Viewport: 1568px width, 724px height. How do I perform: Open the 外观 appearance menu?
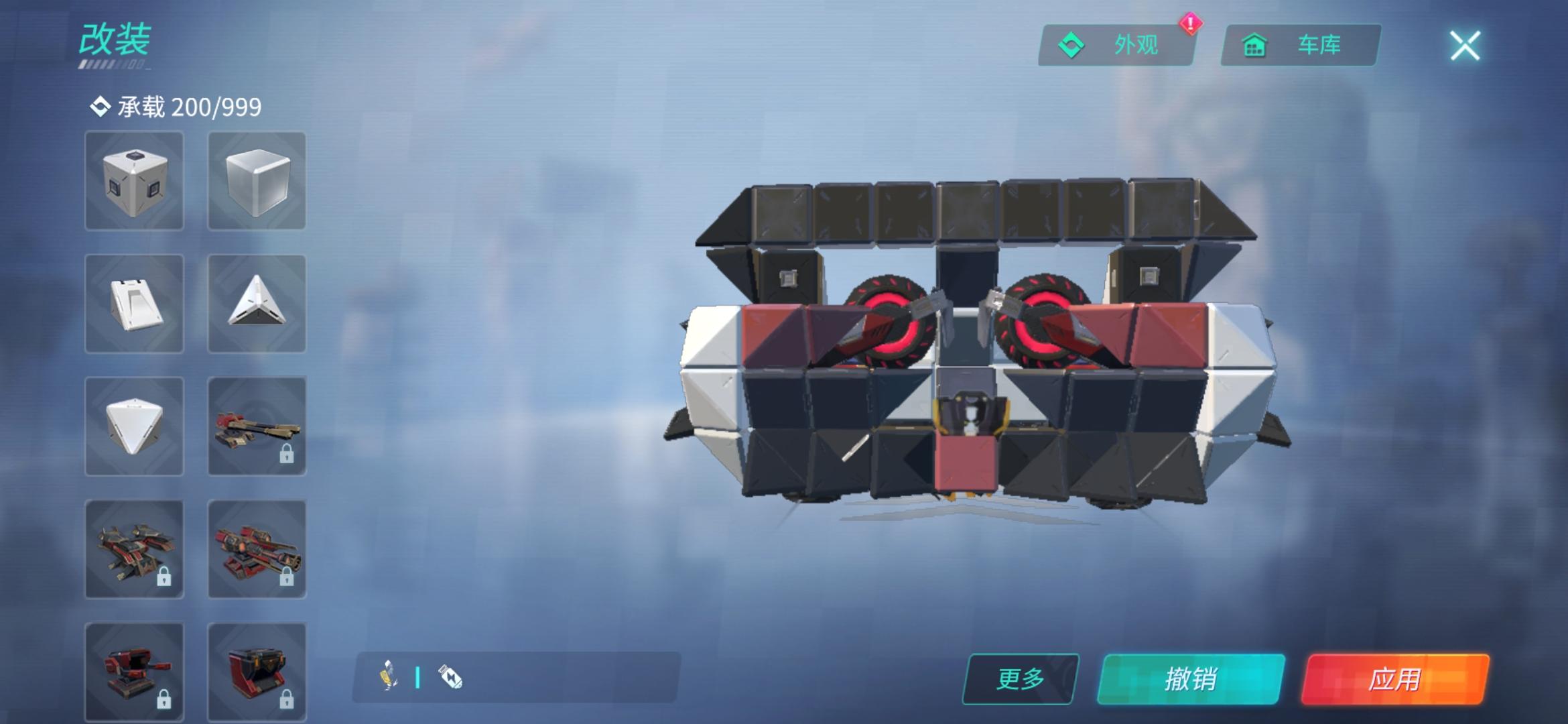pos(1116,45)
